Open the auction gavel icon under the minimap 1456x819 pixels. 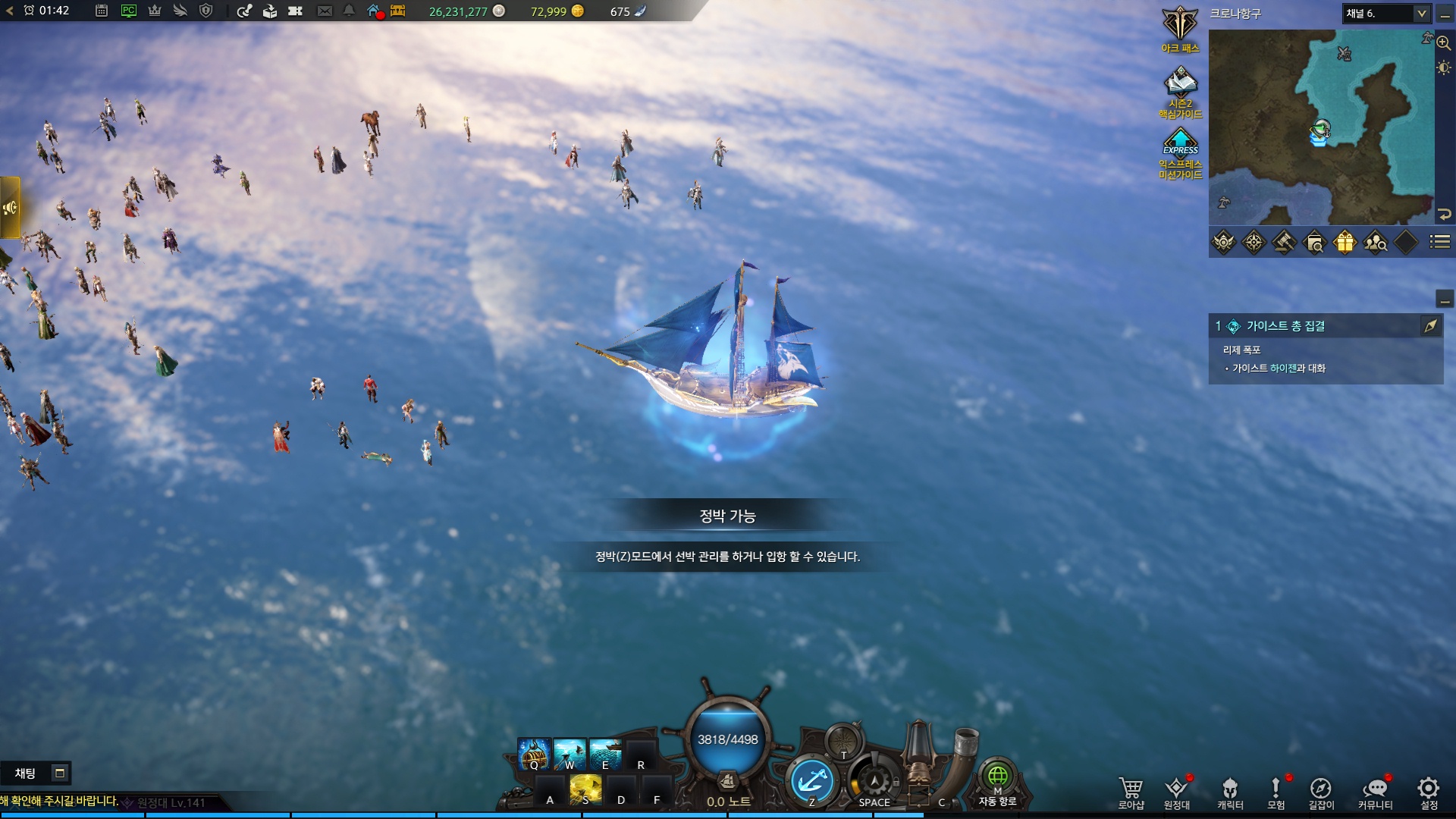[x=1284, y=242]
